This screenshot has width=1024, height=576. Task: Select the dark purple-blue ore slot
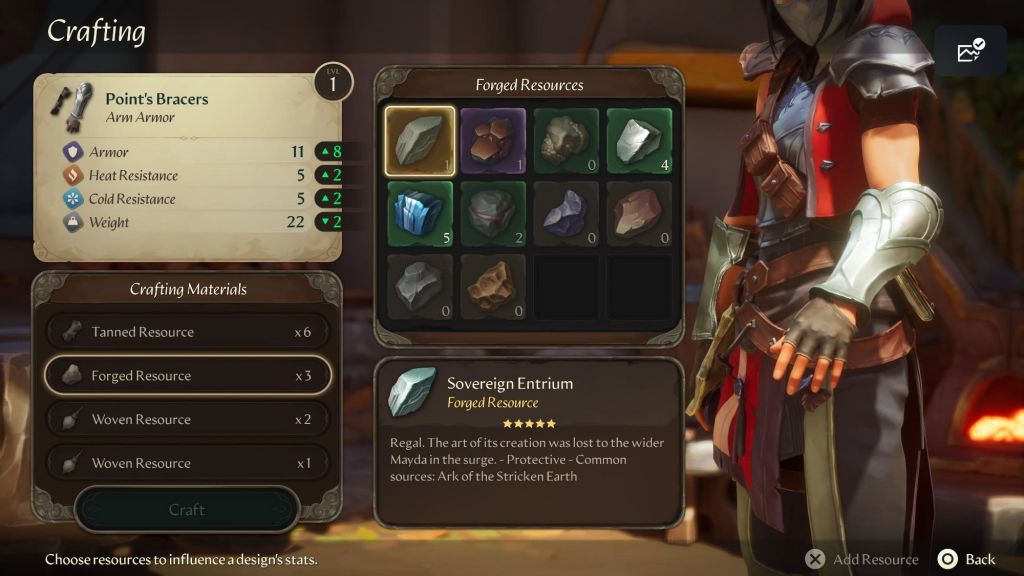(x=566, y=214)
